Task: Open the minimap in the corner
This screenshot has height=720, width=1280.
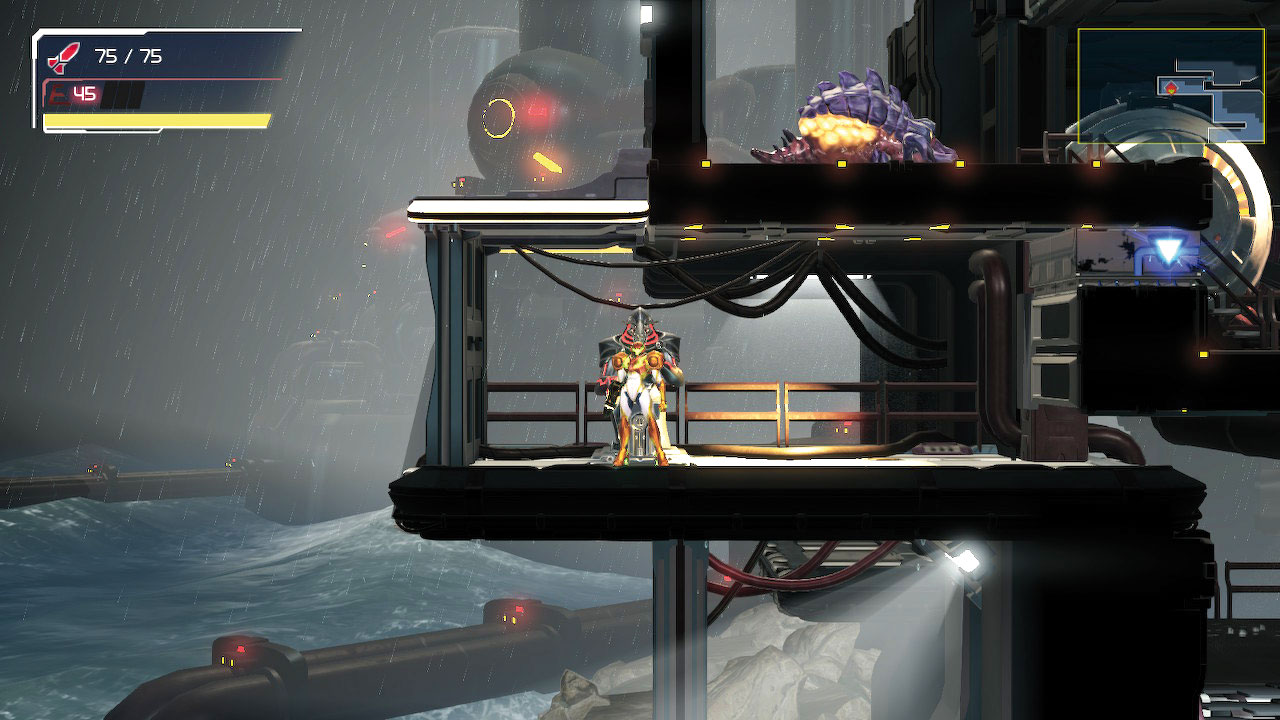Action: point(1171,85)
